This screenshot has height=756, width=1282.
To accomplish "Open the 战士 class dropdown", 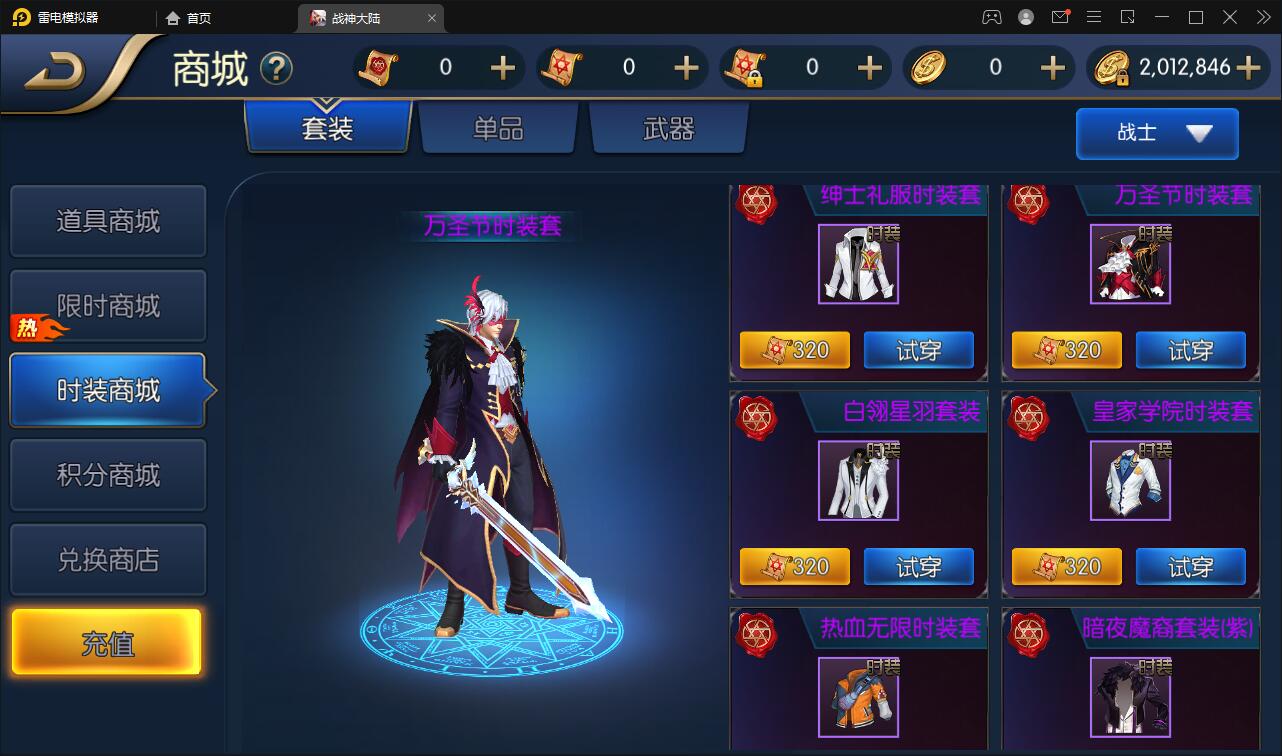I will pyautogui.click(x=1156, y=133).
